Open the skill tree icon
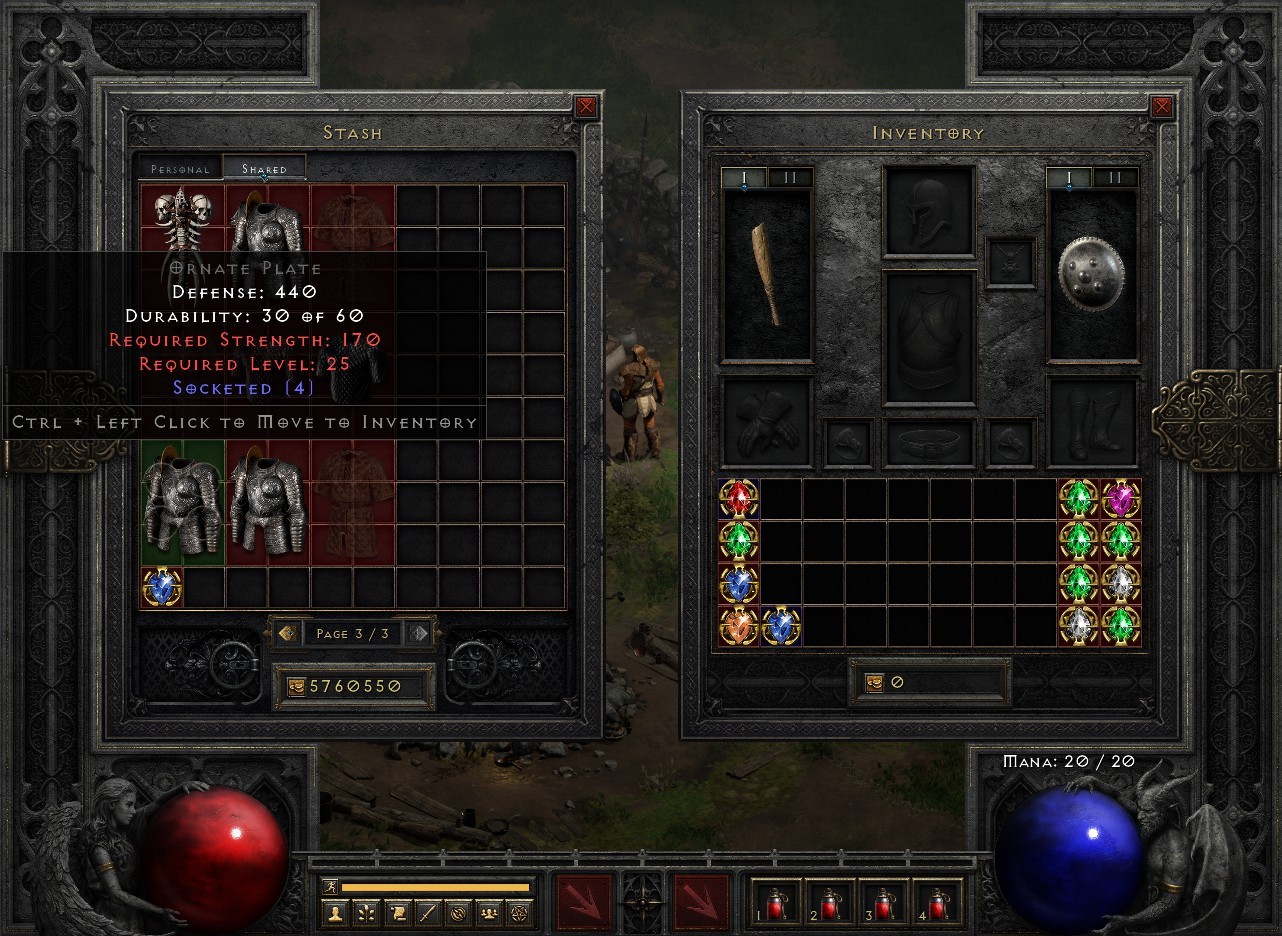The width and height of the screenshot is (1282, 936). (366, 912)
